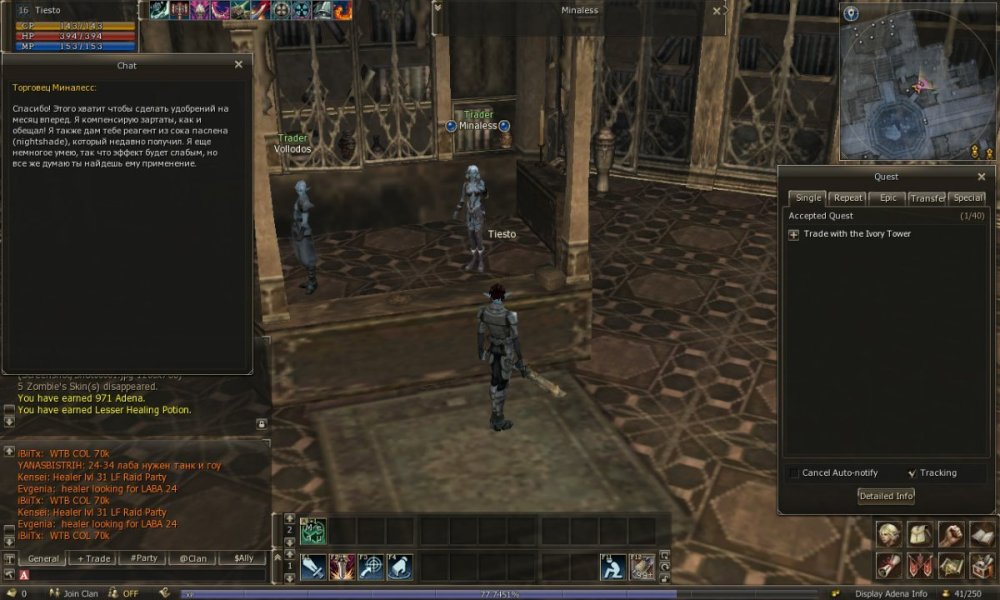Toggle the Cancel Auto-notify checkbox
This screenshot has height=600, width=1000.
794,473
